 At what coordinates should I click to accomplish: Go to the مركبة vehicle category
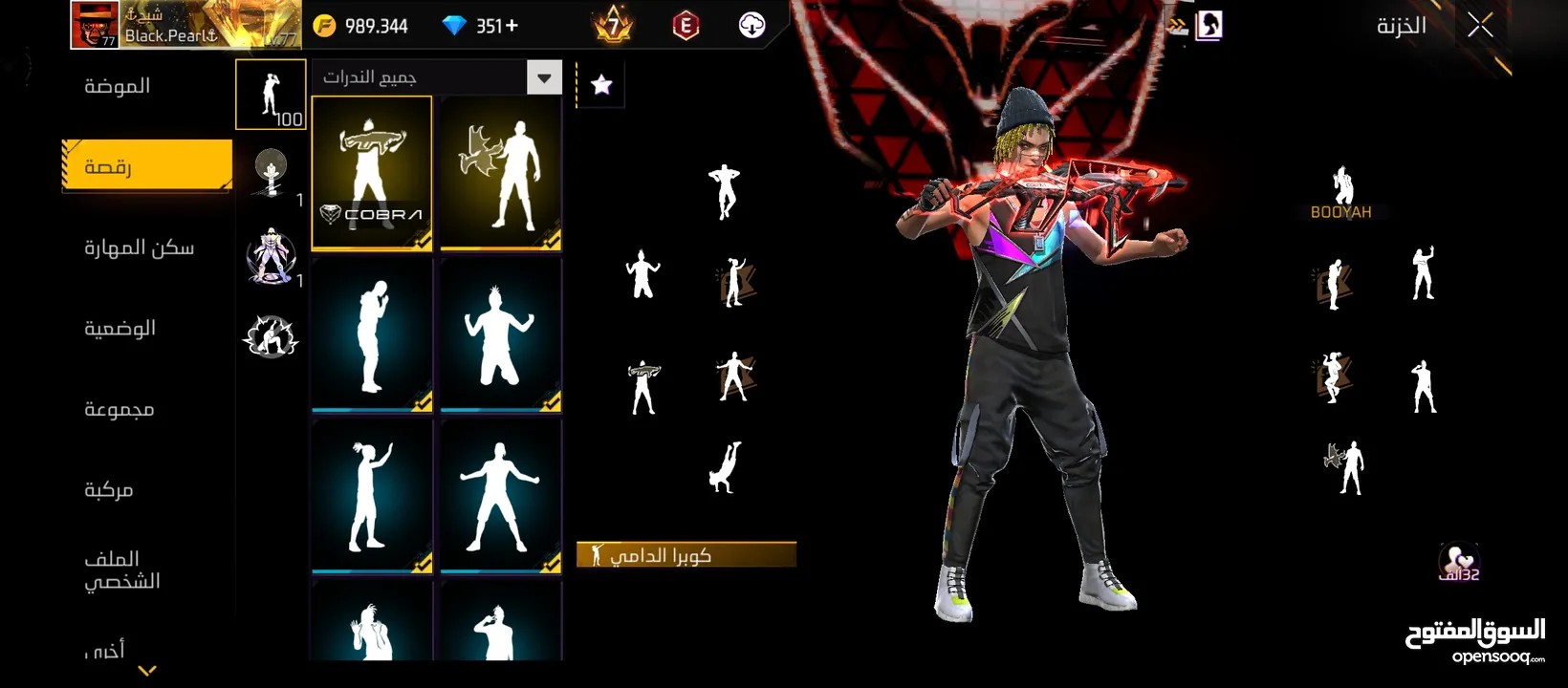(x=108, y=489)
